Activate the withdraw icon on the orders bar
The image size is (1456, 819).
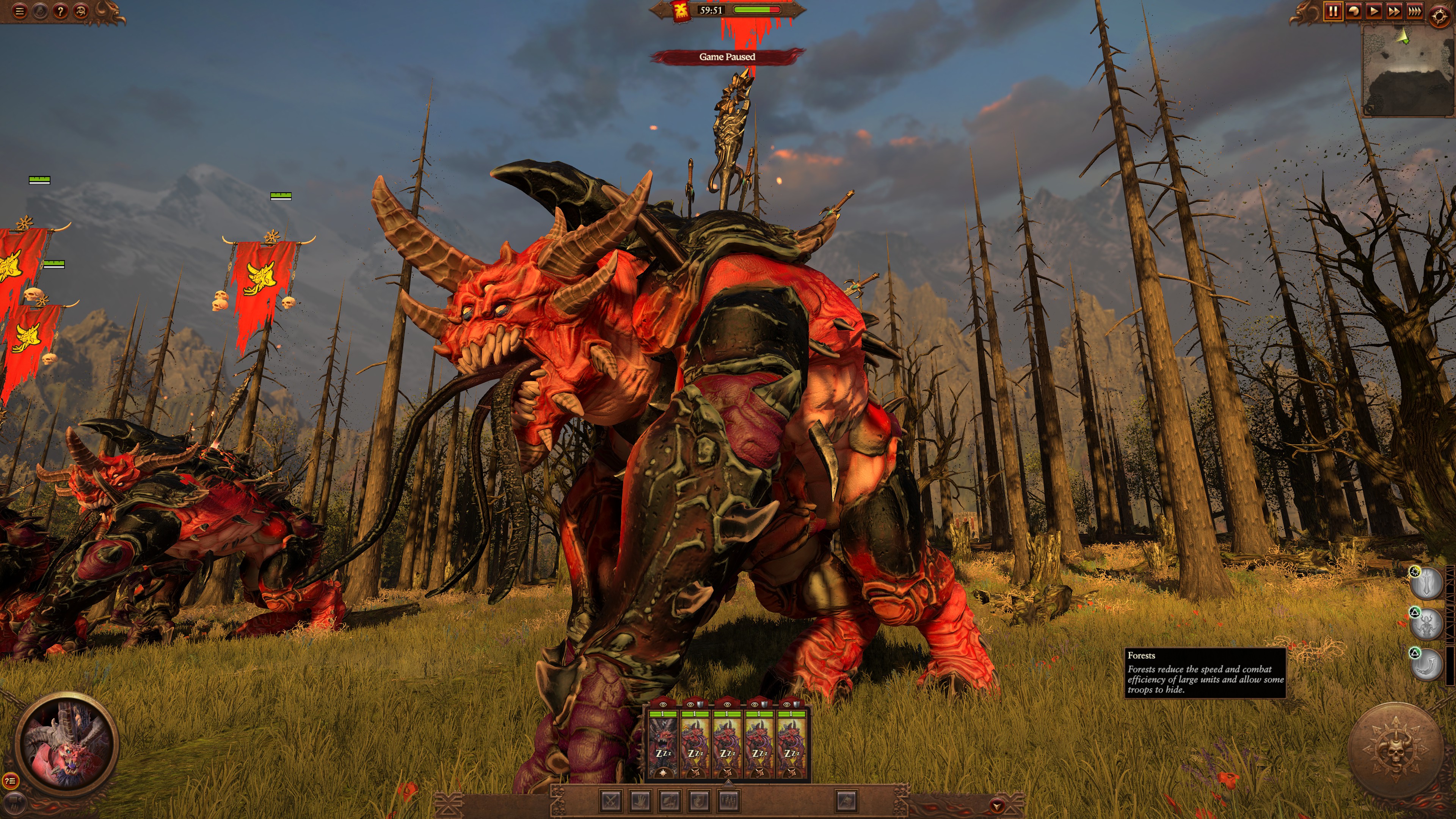click(847, 802)
